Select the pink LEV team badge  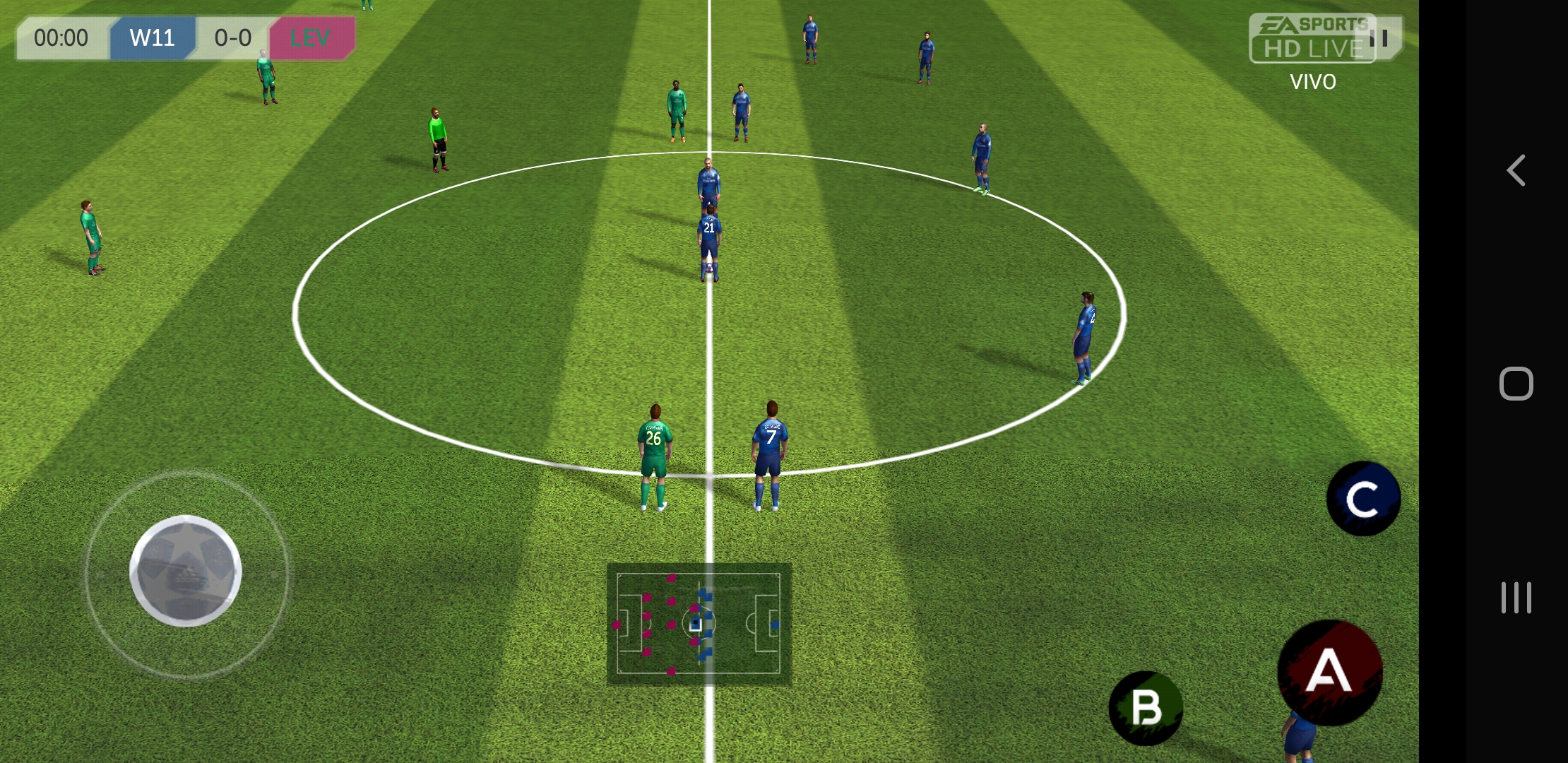coord(311,36)
